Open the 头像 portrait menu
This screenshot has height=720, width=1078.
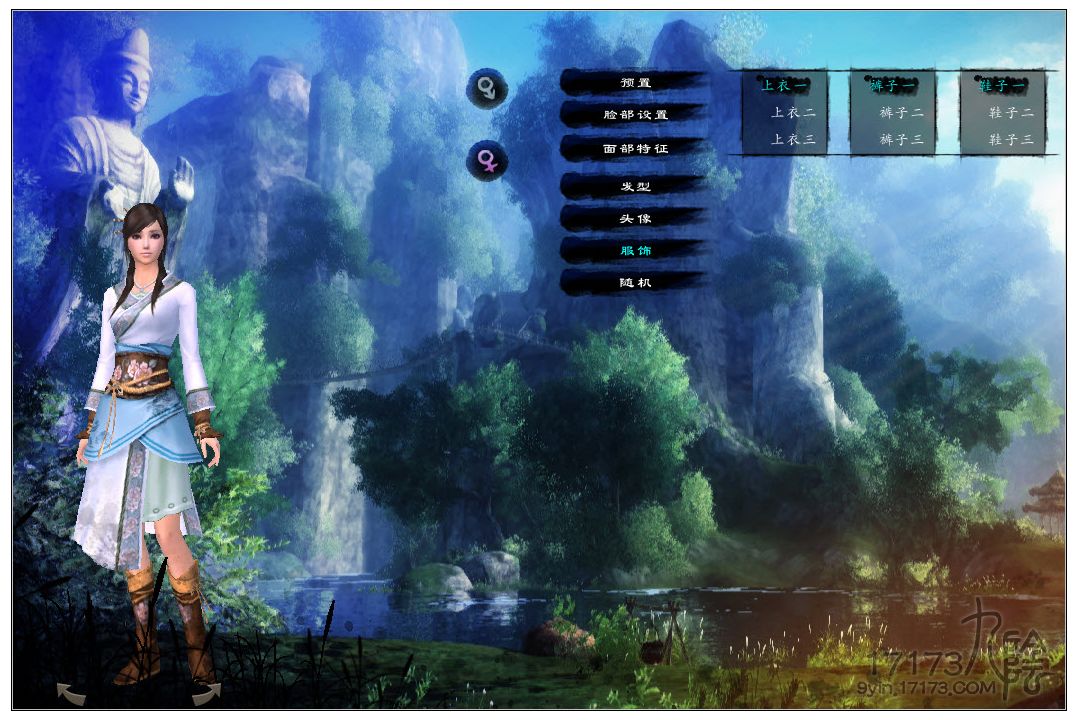[x=634, y=218]
